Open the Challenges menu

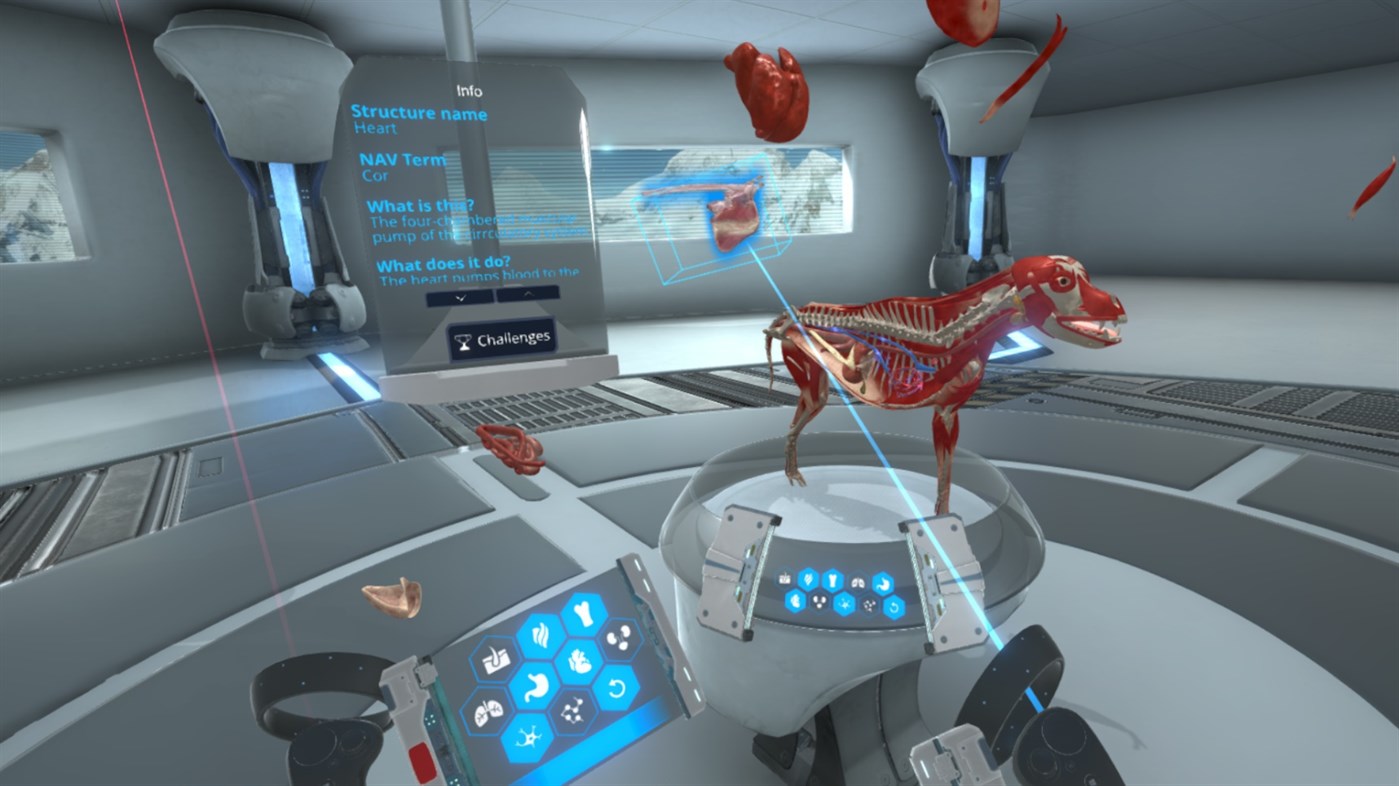[502, 339]
